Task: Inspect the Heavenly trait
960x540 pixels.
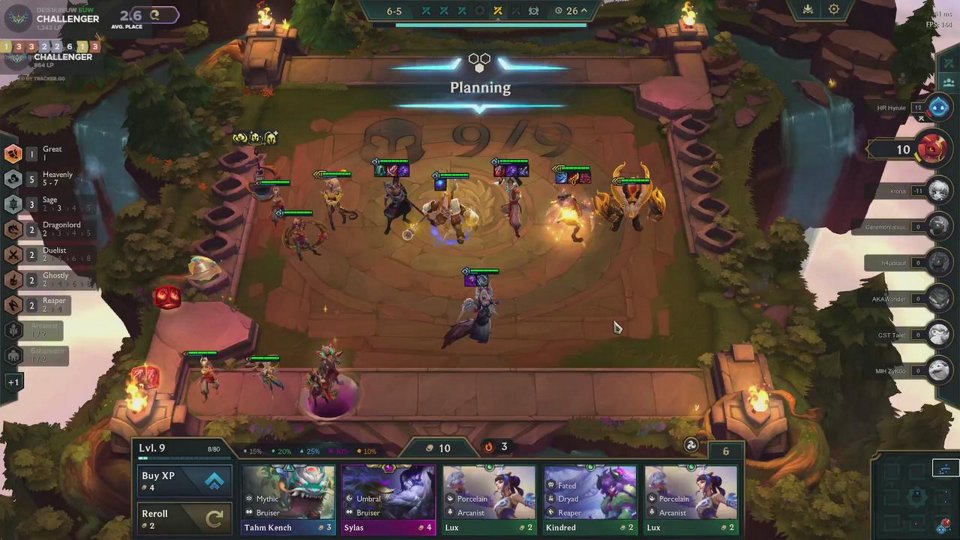Action: pos(14,179)
